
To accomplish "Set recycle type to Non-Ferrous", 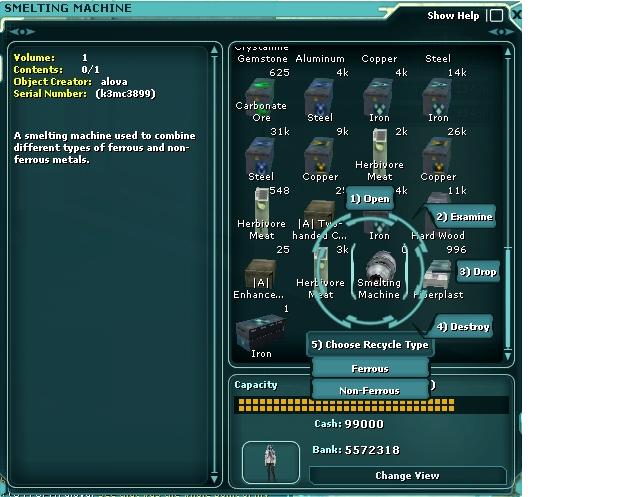I will (370, 391).
